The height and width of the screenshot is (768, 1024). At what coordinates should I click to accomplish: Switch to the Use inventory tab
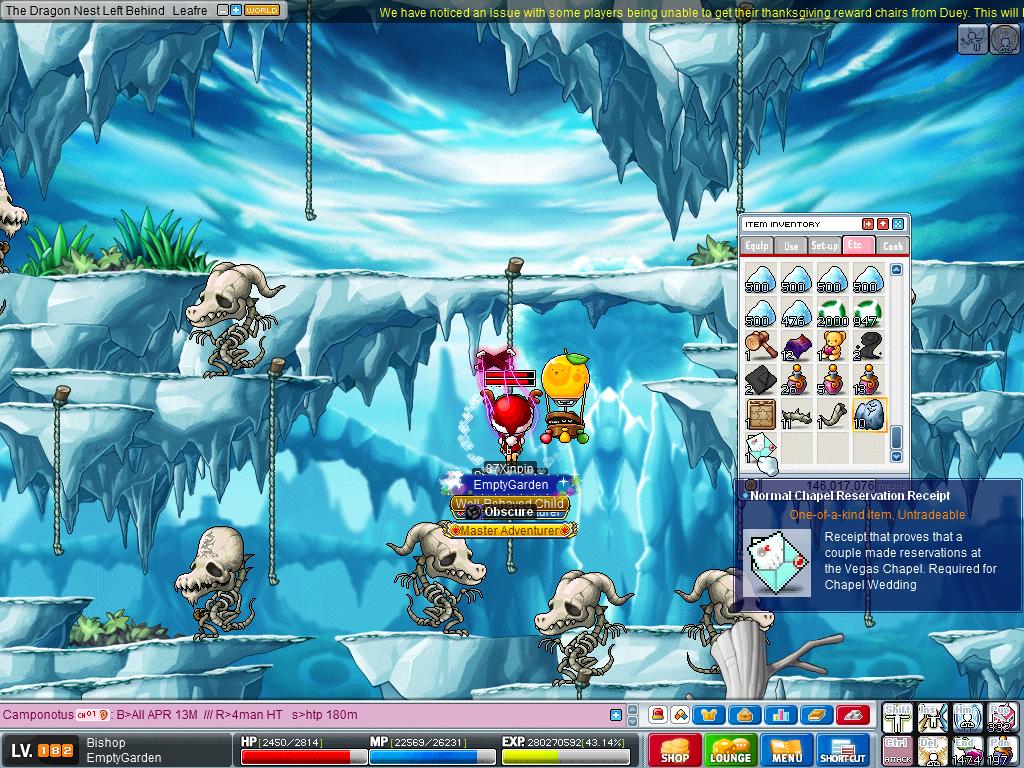(x=791, y=245)
